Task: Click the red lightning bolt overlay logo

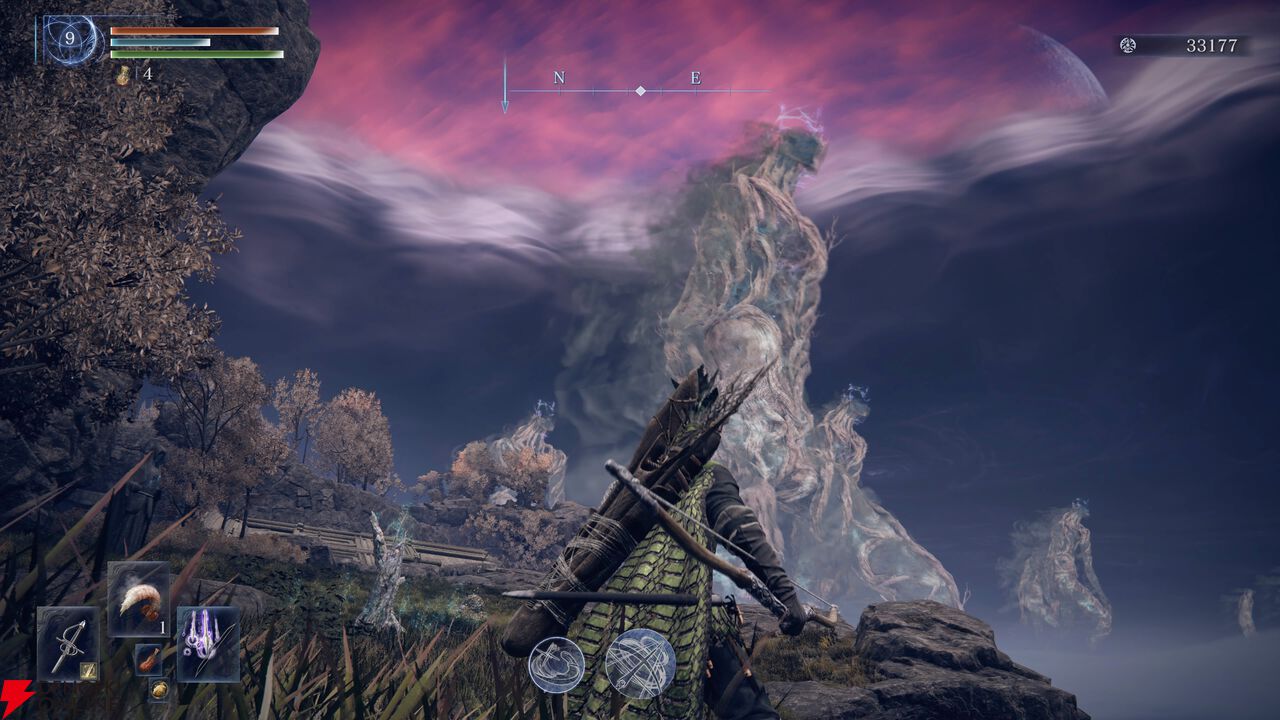Action: pyautogui.click(x=14, y=697)
